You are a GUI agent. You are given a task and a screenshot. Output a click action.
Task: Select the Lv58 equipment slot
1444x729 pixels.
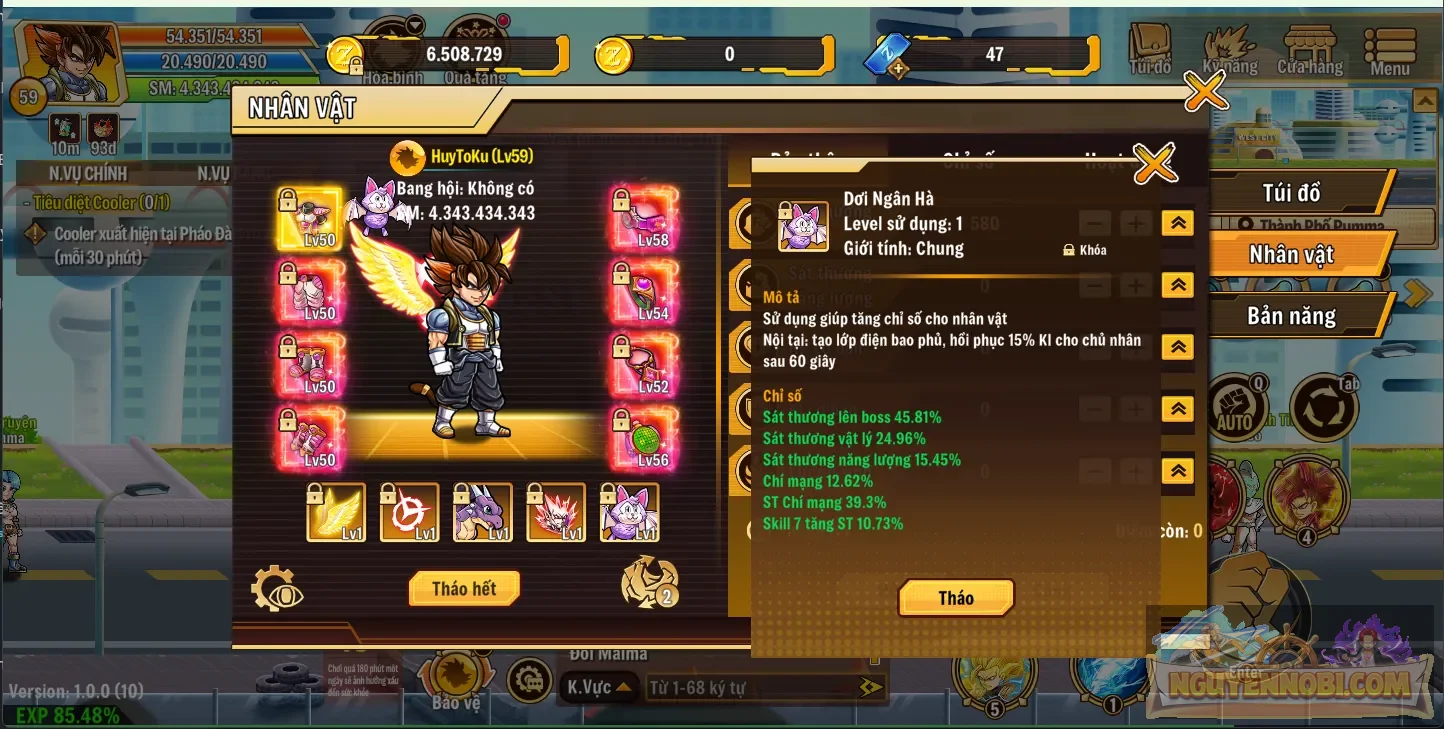645,217
